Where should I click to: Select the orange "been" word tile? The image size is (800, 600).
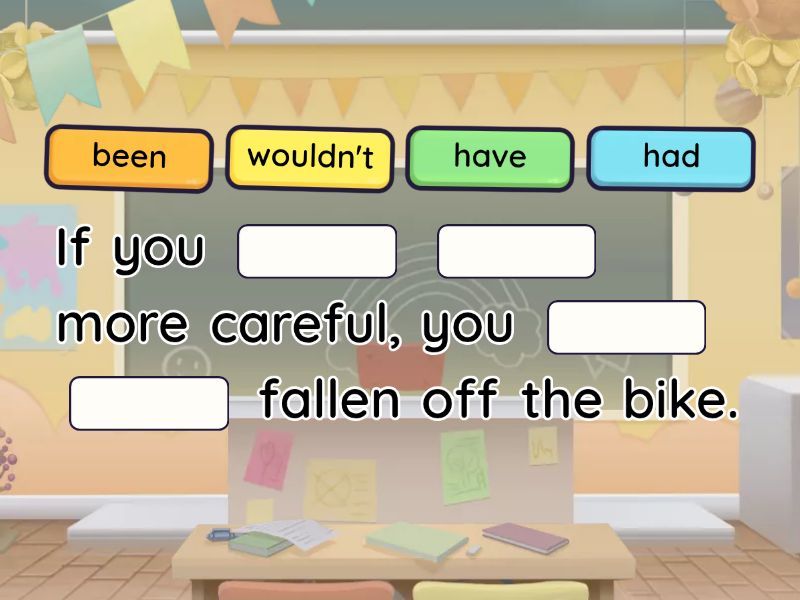[129, 157]
